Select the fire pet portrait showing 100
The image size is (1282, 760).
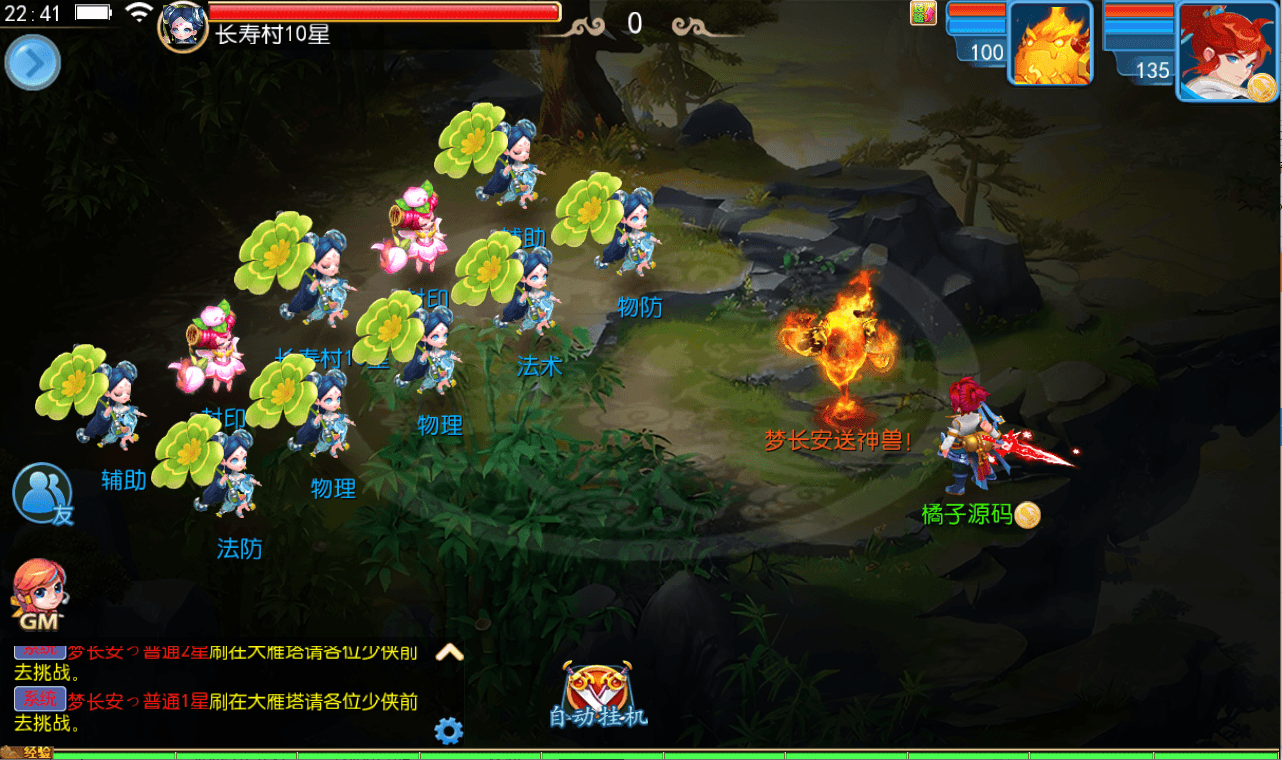coord(1051,45)
